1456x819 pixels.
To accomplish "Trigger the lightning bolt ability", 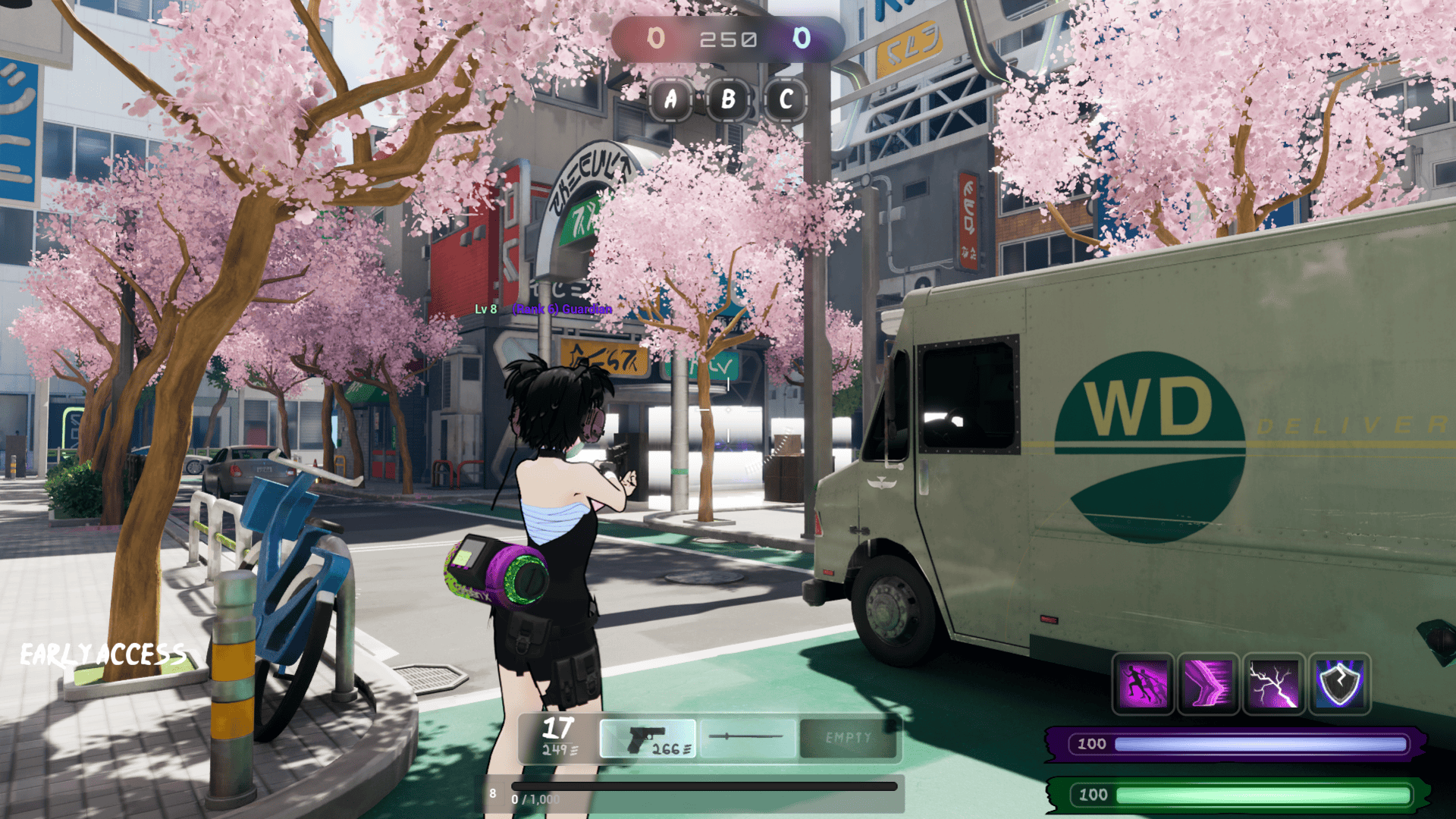I will click(1274, 684).
